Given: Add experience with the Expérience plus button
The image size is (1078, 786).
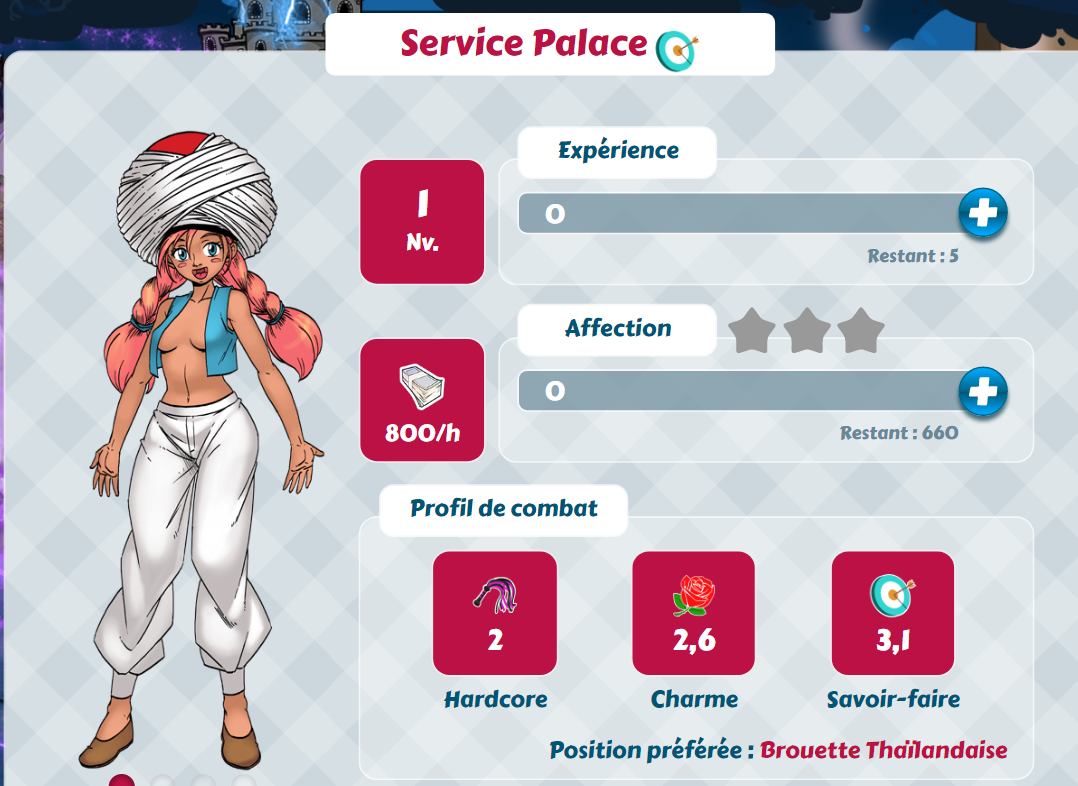Looking at the screenshot, I should coord(982,213).
